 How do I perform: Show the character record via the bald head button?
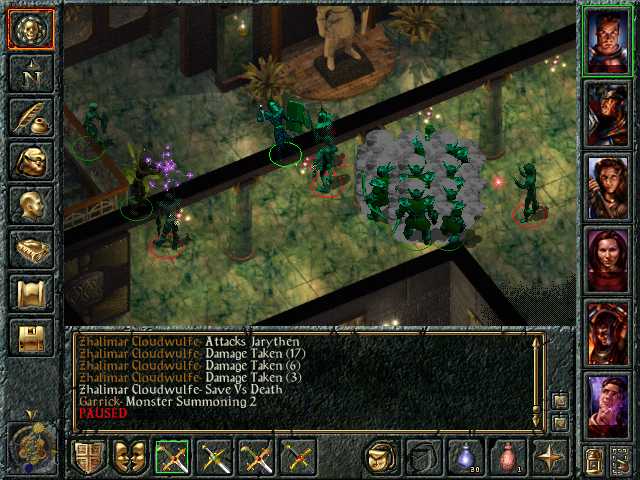click(x=31, y=205)
